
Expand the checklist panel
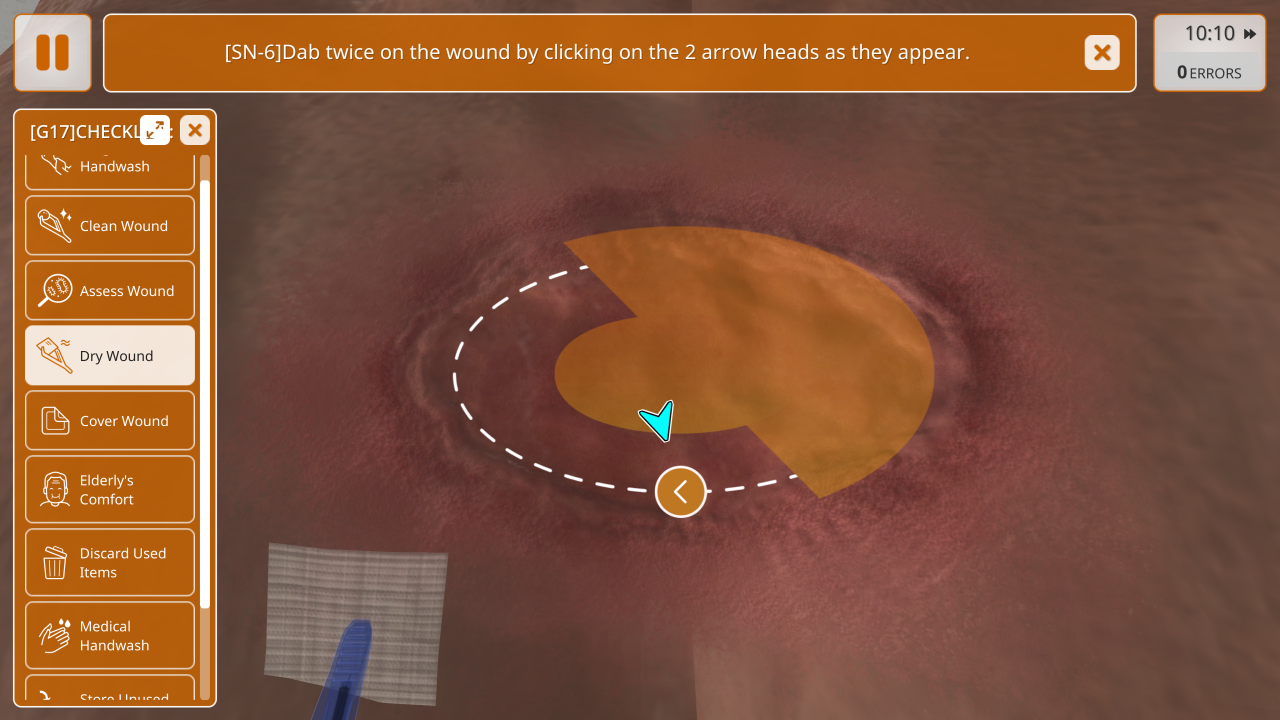tap(155, 130)
